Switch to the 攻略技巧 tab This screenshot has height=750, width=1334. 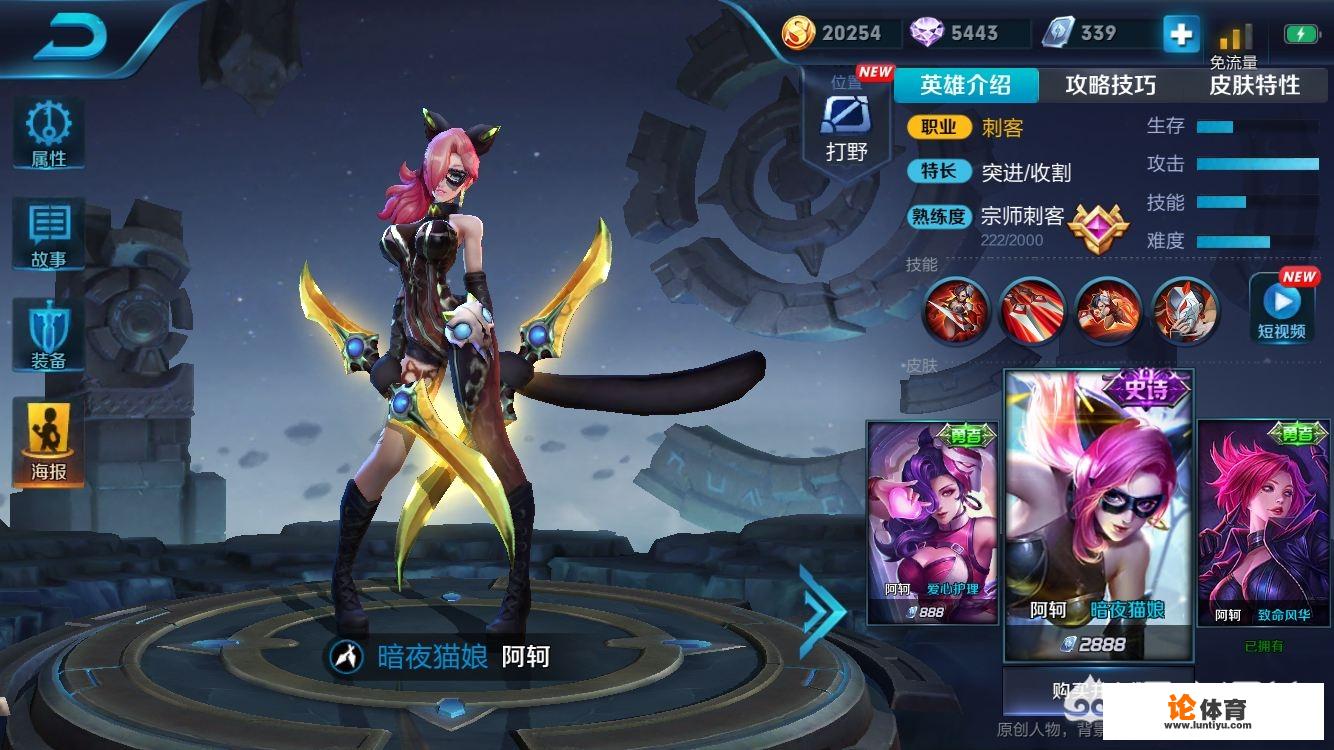[x=1110, y=86]
